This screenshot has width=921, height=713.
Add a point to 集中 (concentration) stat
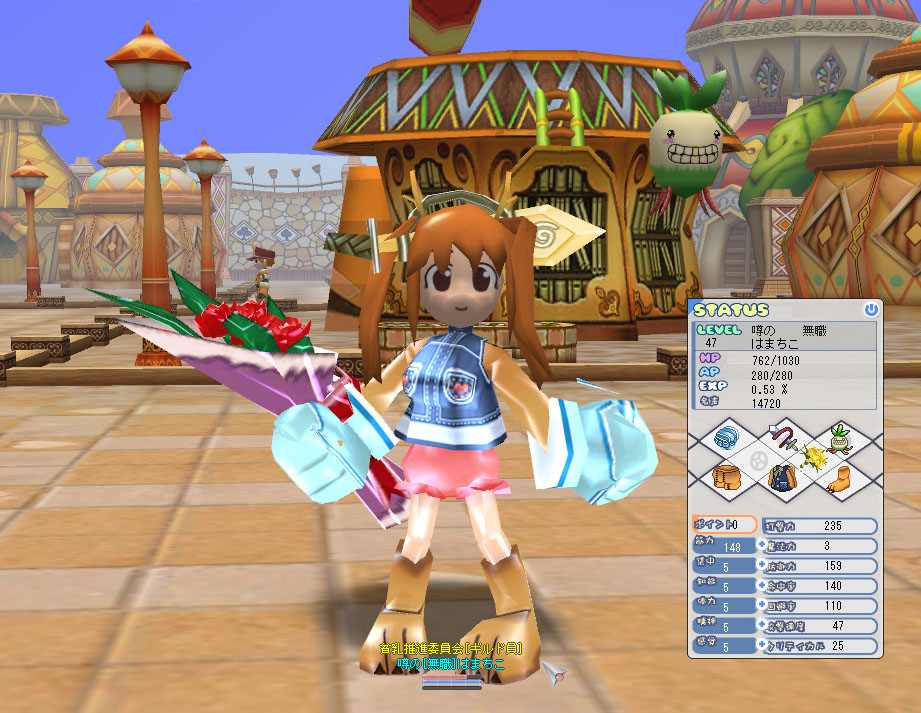(x=763, y=566)
